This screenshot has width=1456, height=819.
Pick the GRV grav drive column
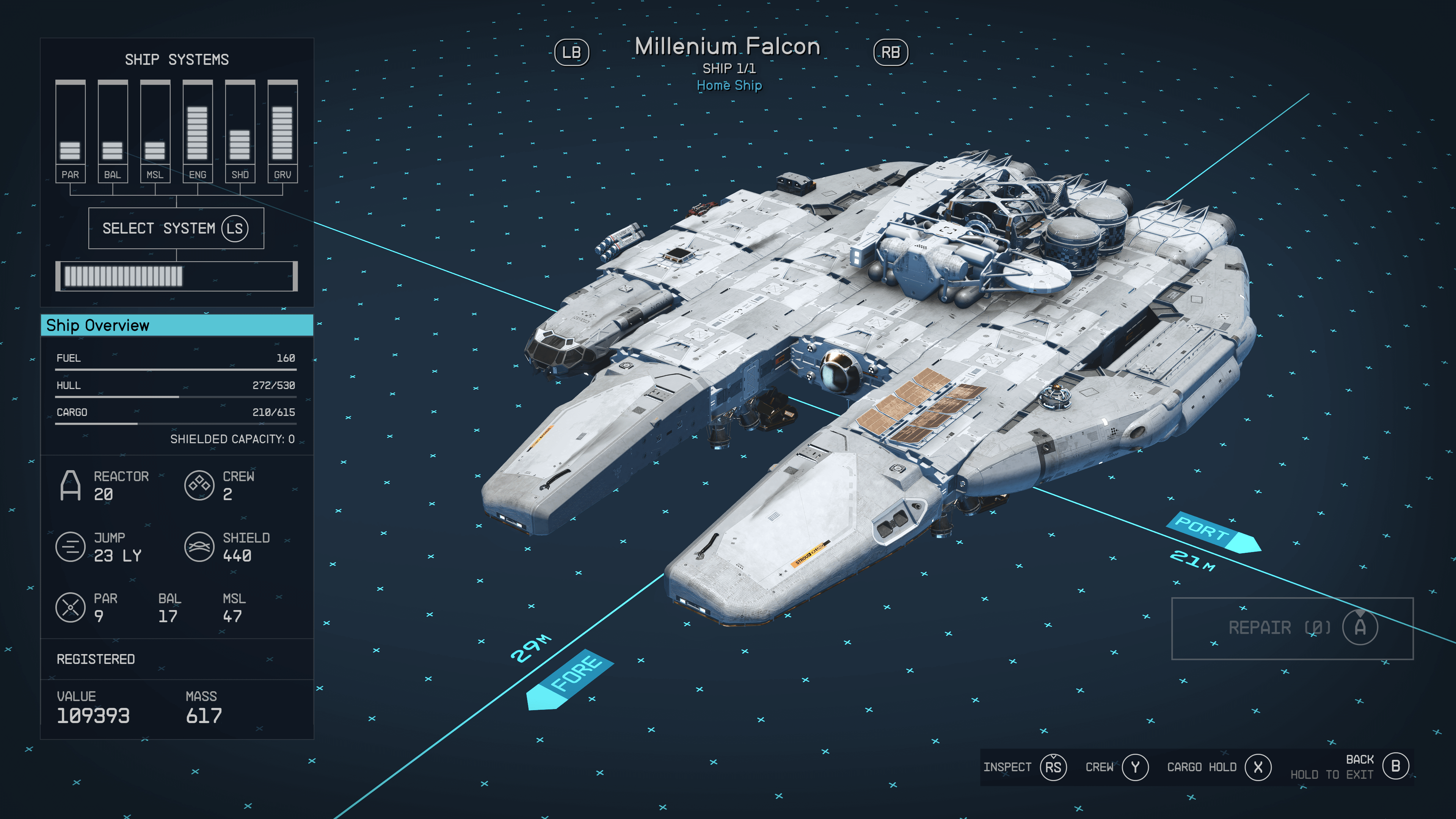coord(282,131)
